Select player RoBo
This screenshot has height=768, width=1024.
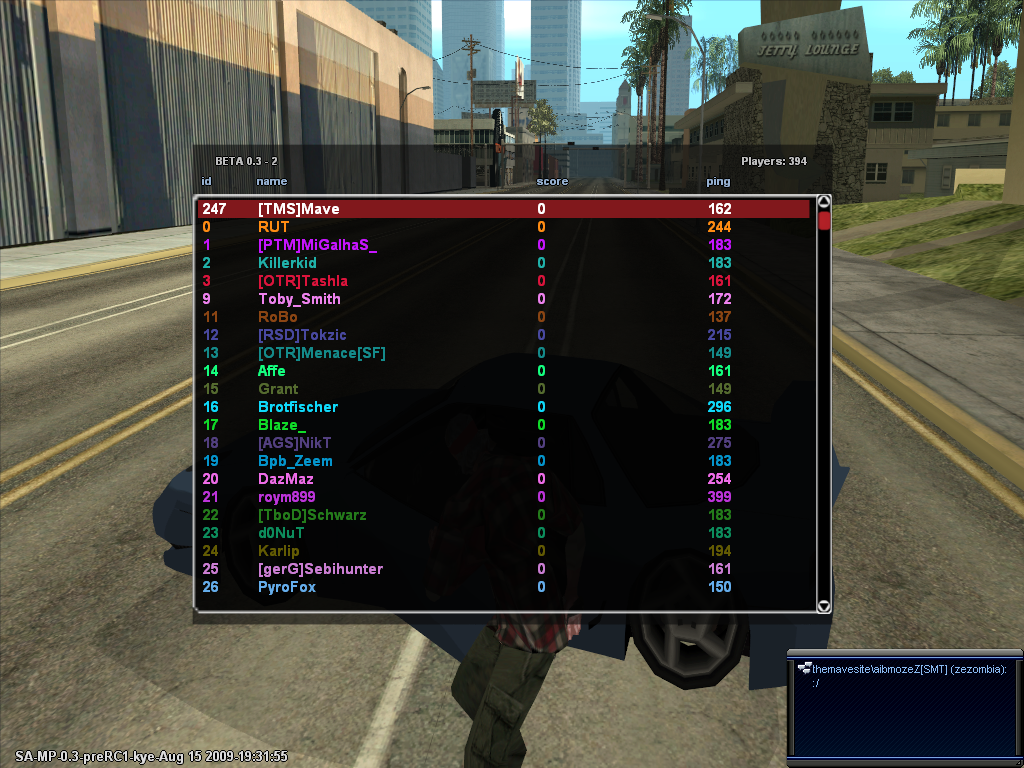(278, 317)
